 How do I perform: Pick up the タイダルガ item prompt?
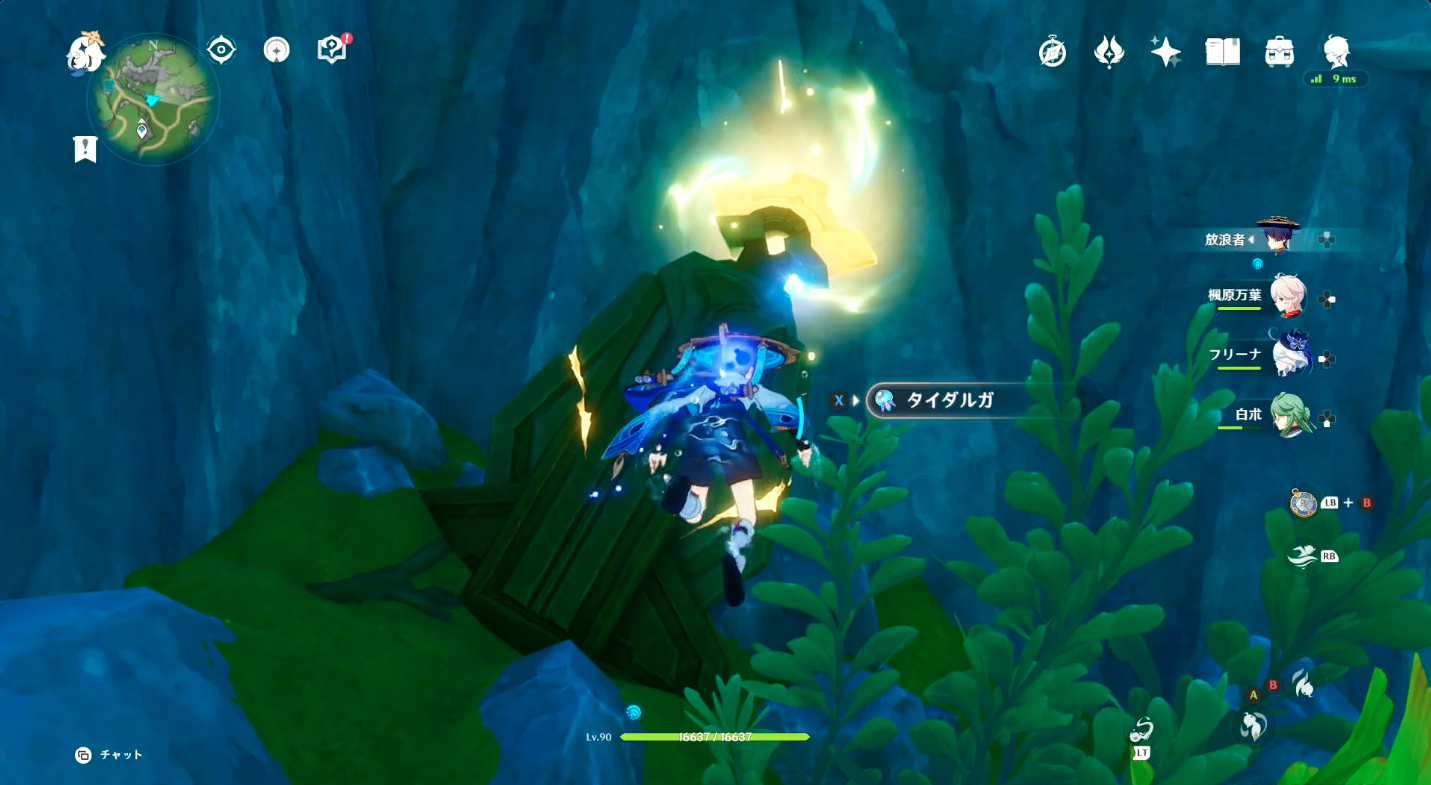(948, 401)
